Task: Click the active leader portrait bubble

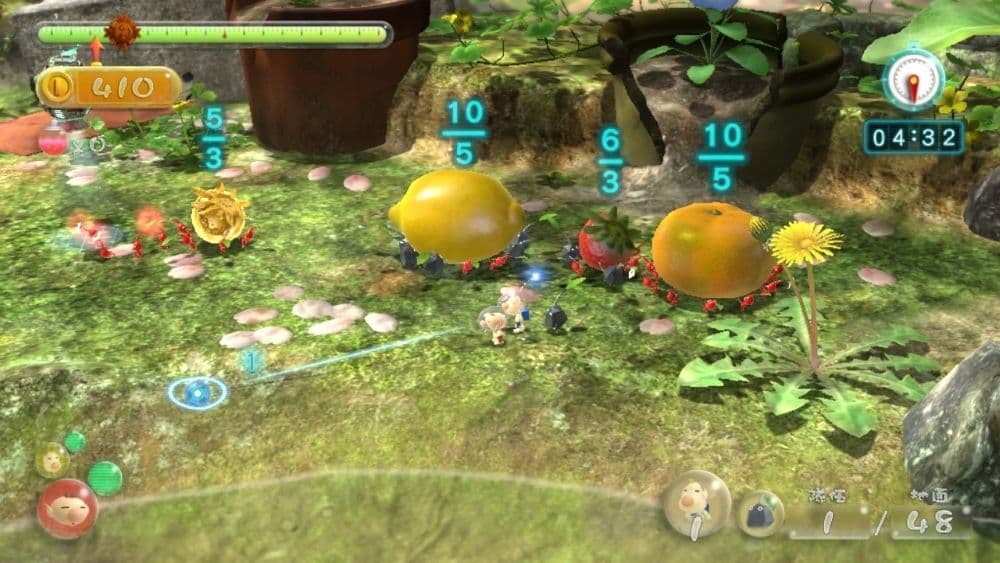Action: click(696, 504)
